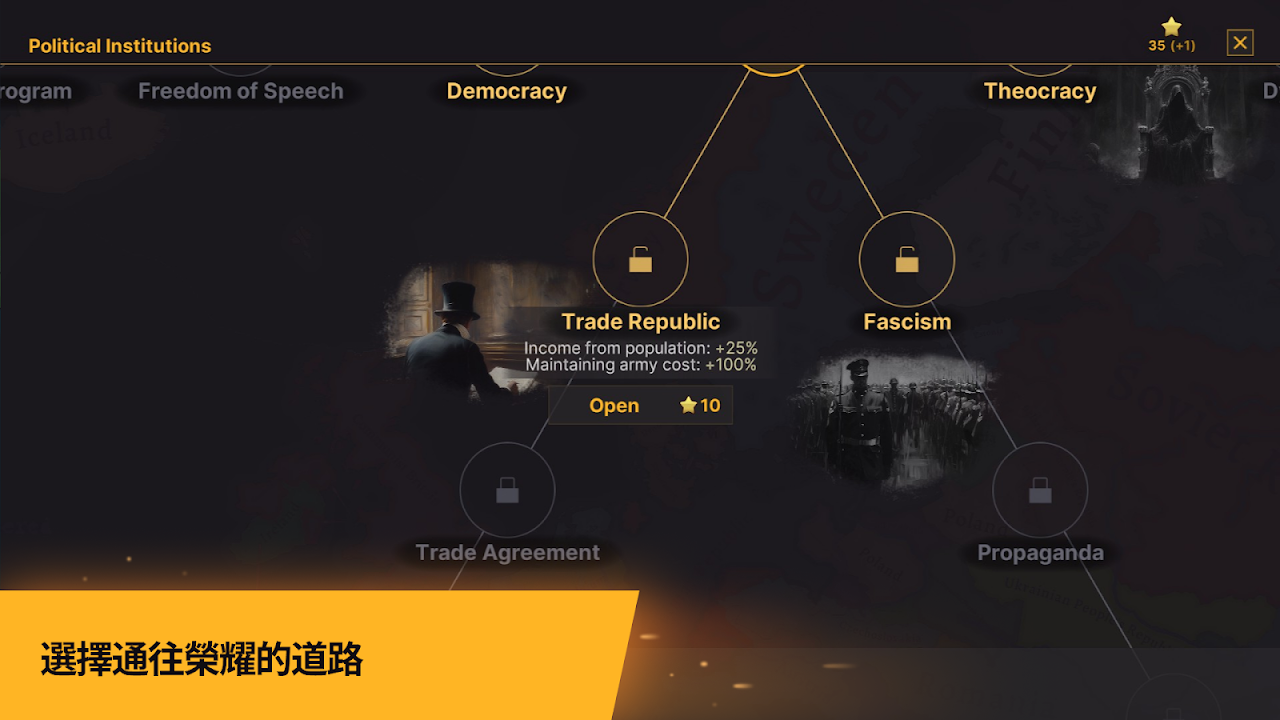Select the Freedom of Speech institution
The image size is (1280, 720).
click(240, 91)
